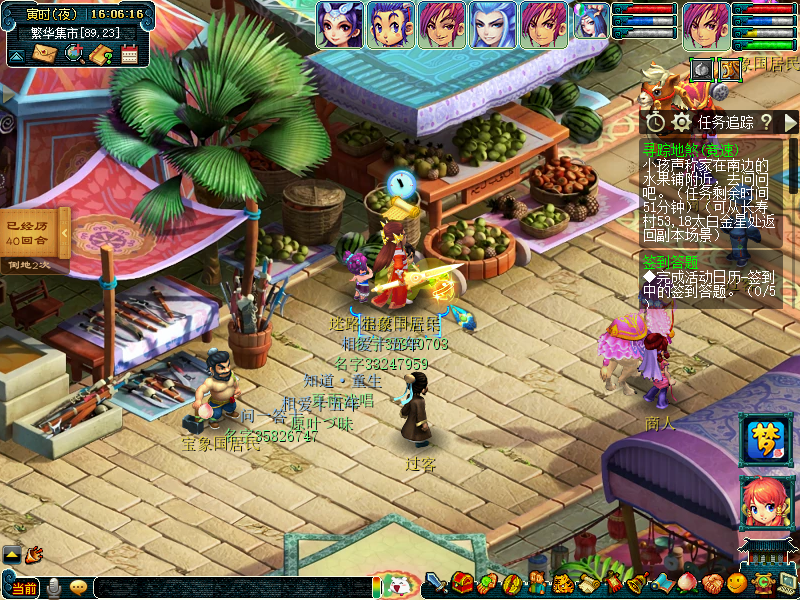Image resolution: width=800 pixels, height=600 pixels.
Task: Open the yellow smiley face icon
Action: (737, 584)
